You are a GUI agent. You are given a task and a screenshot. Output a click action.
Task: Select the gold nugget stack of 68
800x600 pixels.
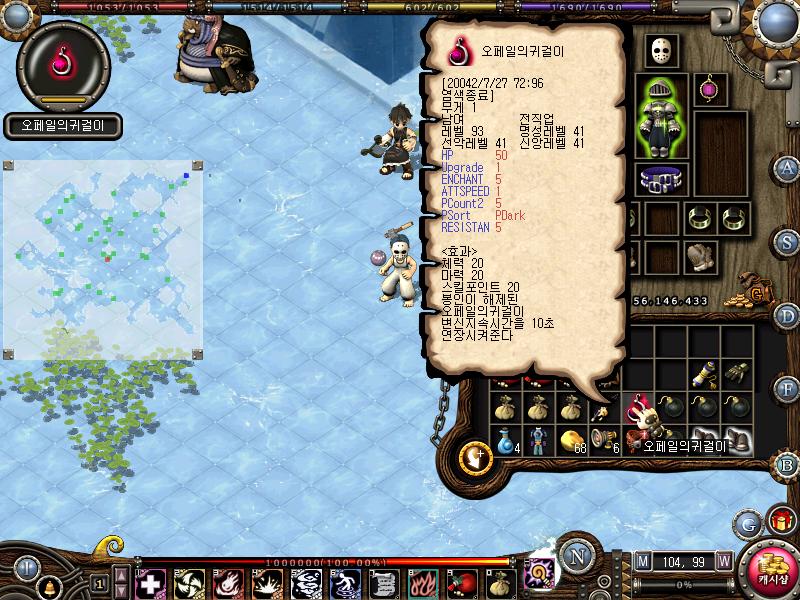[571, 439]
